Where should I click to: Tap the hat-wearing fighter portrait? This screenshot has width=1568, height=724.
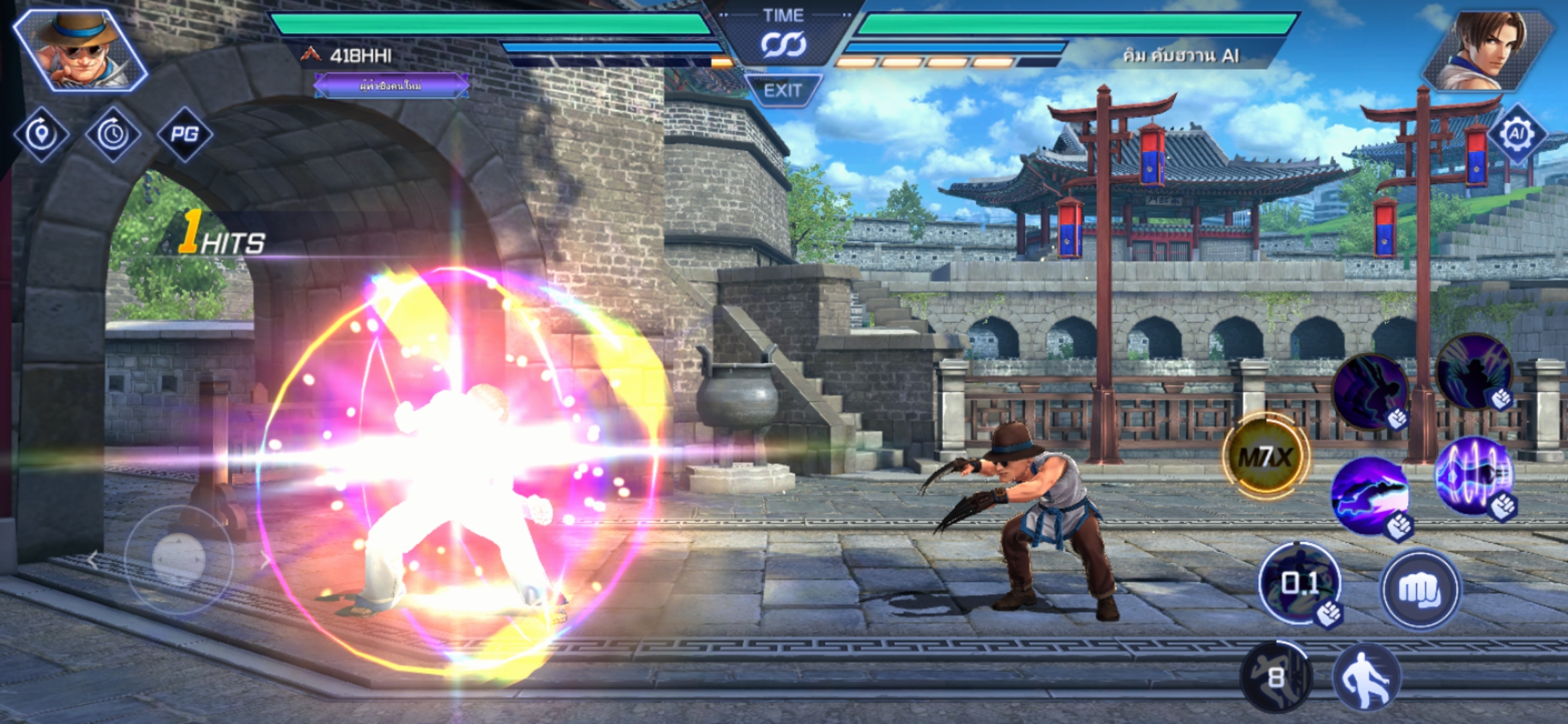pyautogui.click(x=80, y=50)
